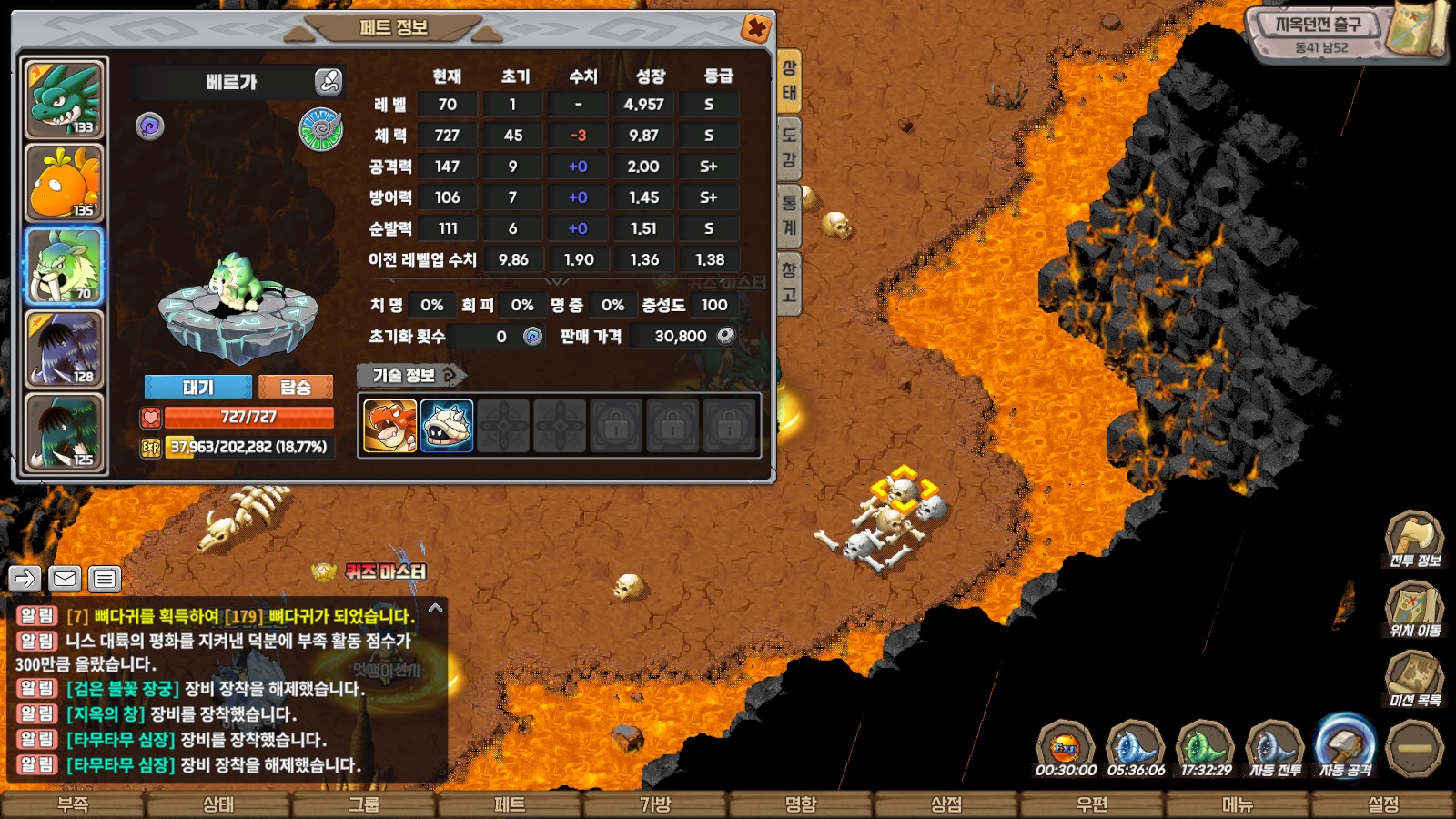This screenshot has height=819, width=1456.
Task: Switch to the 도감 side tab
Action: 789,147
